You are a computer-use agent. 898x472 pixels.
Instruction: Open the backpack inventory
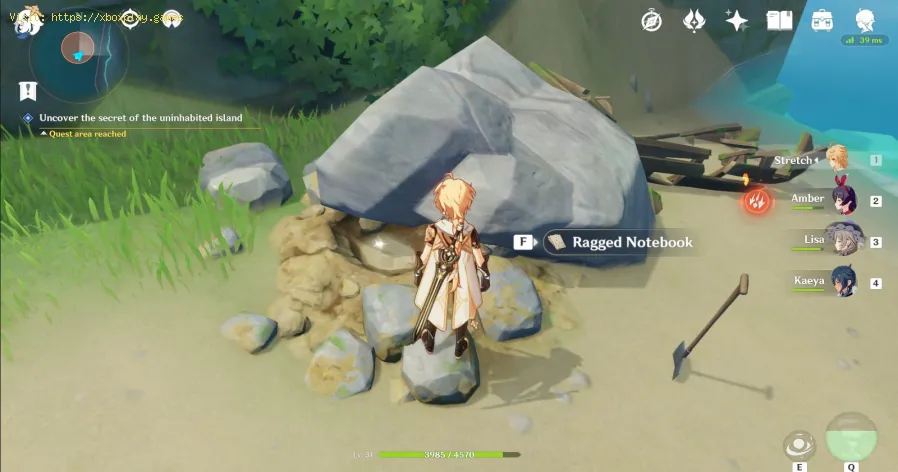pos(822,20)
